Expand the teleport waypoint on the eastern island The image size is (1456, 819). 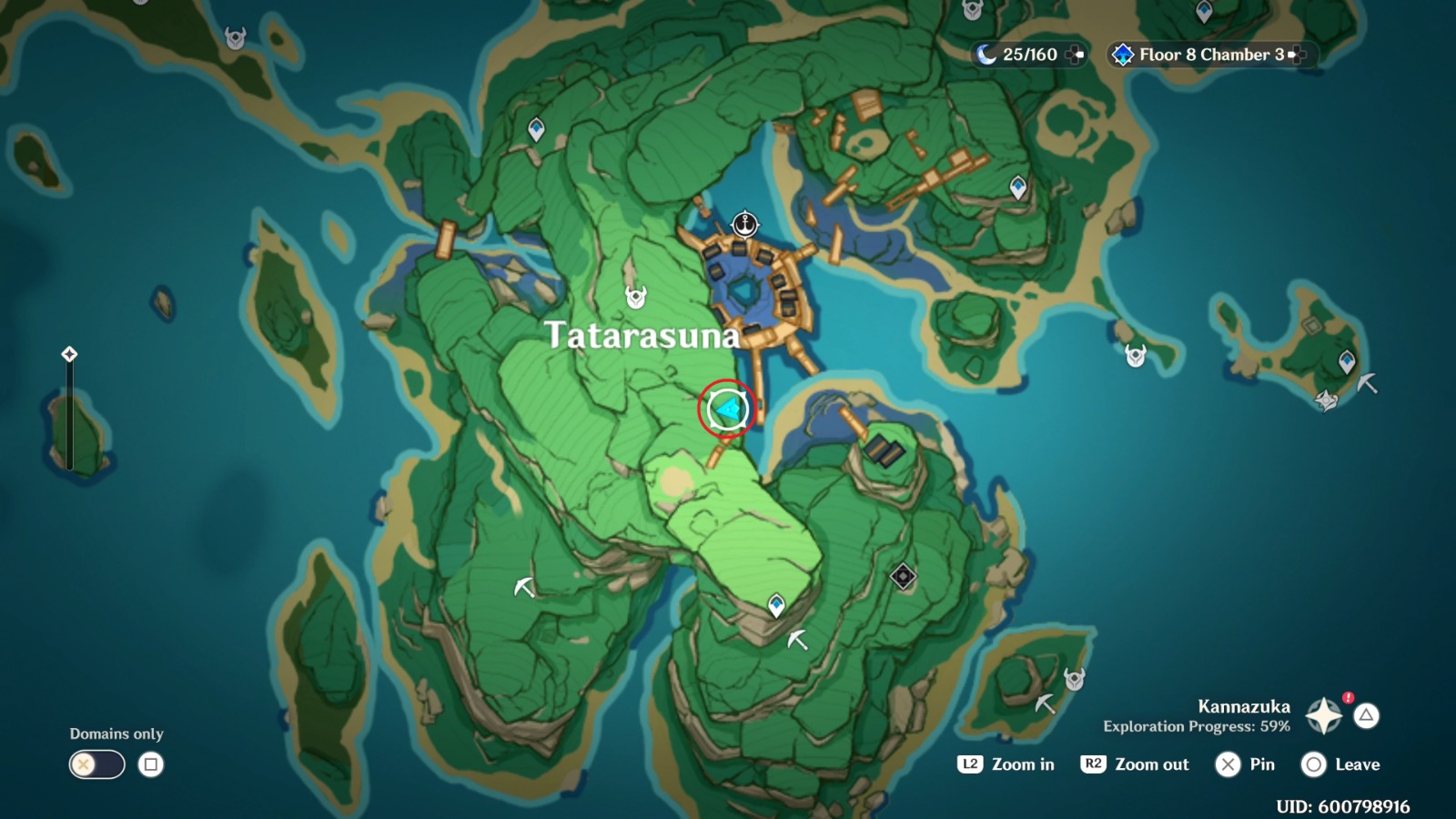[1348, 359]
